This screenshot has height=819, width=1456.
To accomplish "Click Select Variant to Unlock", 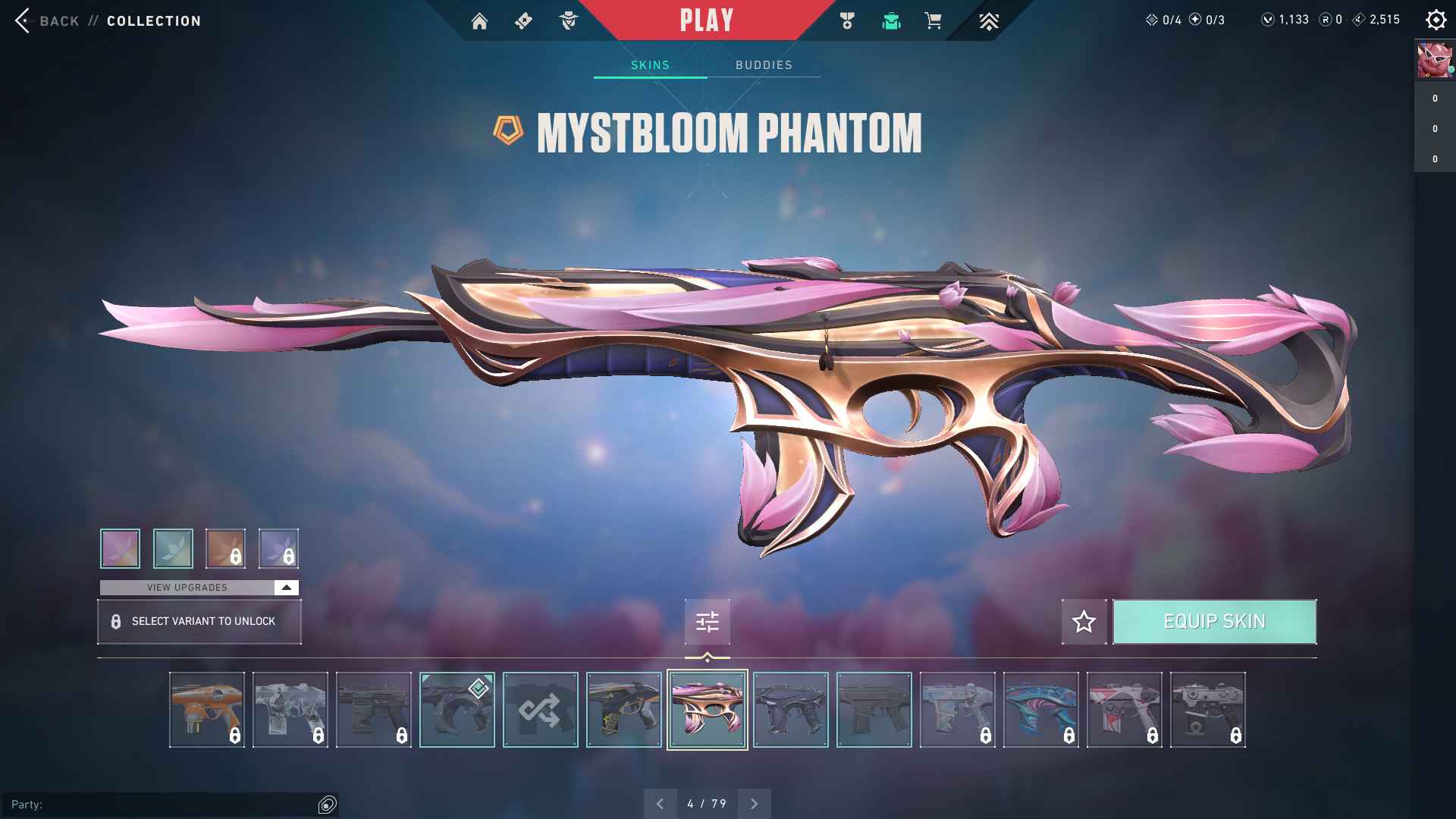I will (199, 622).
